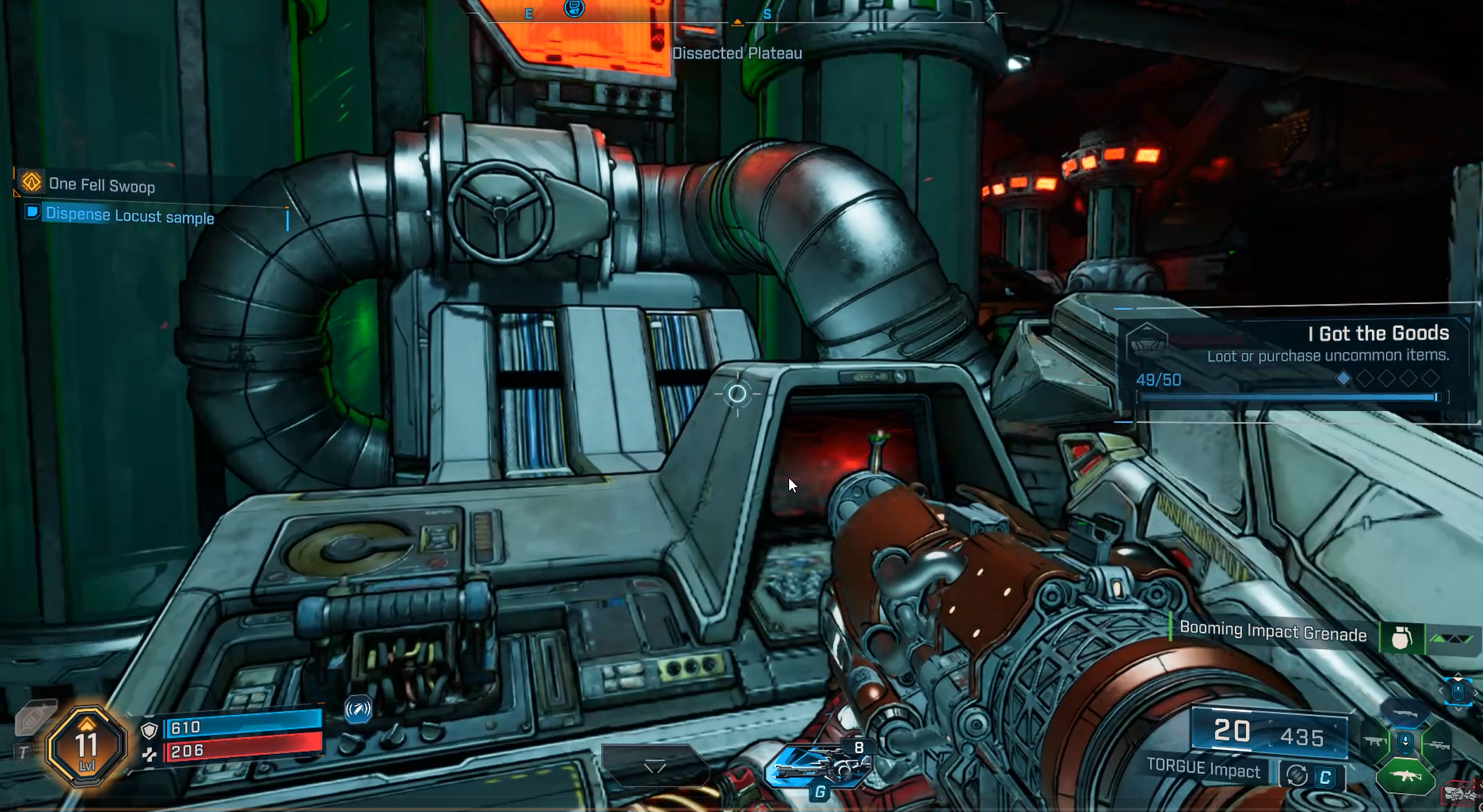Click the blue radar signal status icon

point(358,708)
